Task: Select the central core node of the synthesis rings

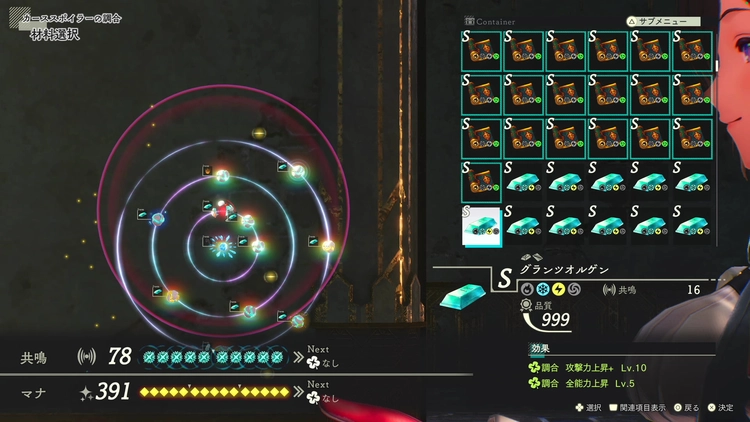Action: tap(222, 246)
